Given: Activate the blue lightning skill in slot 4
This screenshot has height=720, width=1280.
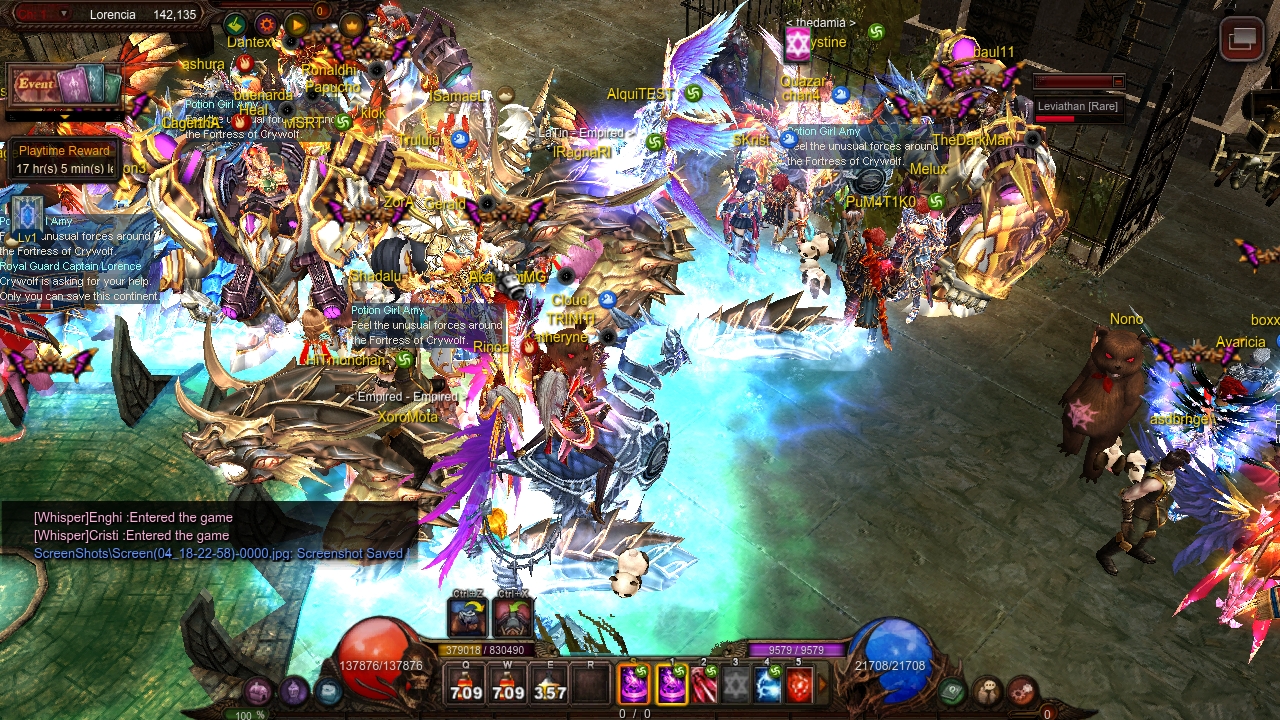Looking at the screenshot, I should (768, 685).
